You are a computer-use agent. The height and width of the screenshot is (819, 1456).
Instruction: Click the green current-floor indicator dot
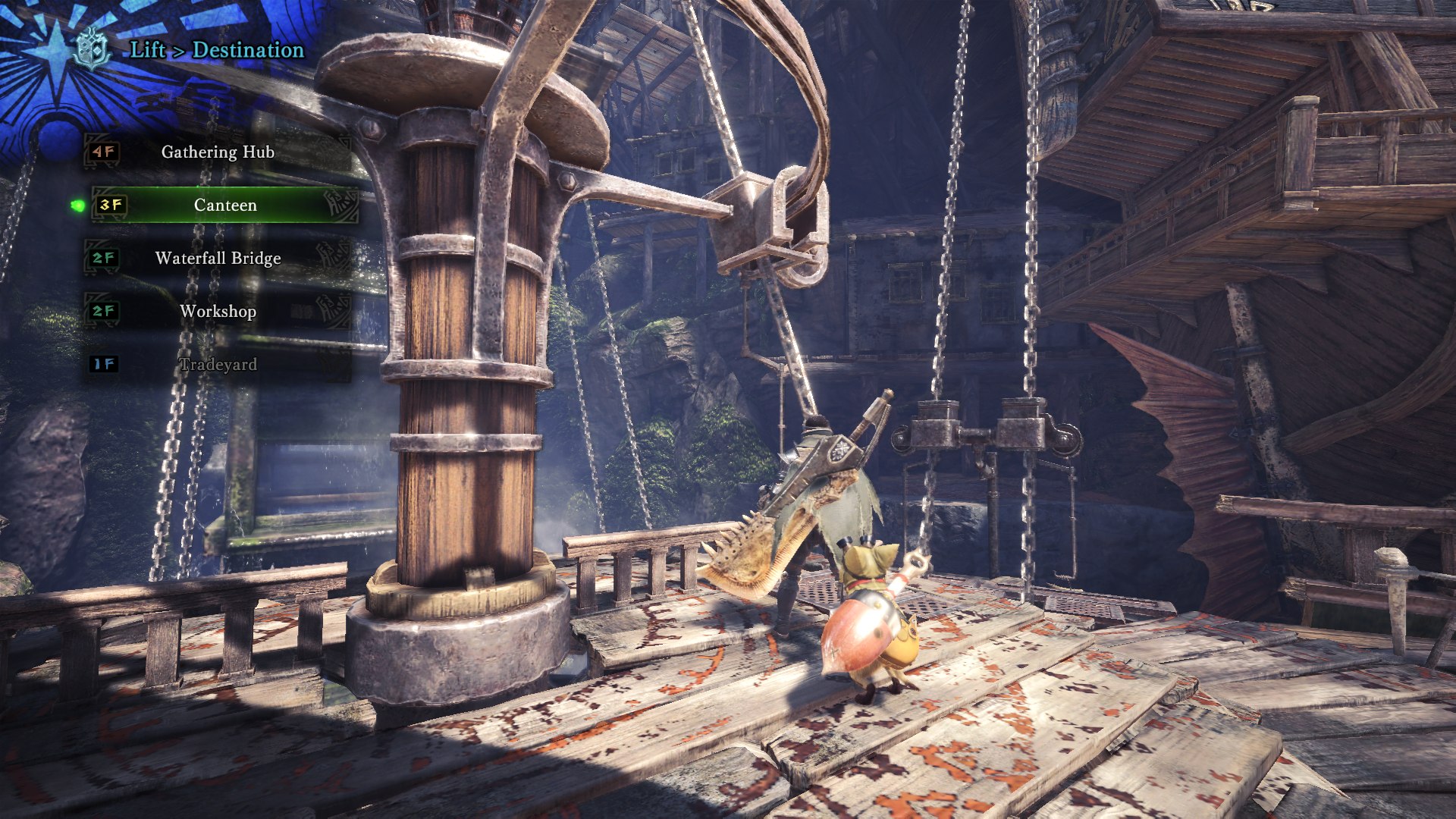point(77,205)
